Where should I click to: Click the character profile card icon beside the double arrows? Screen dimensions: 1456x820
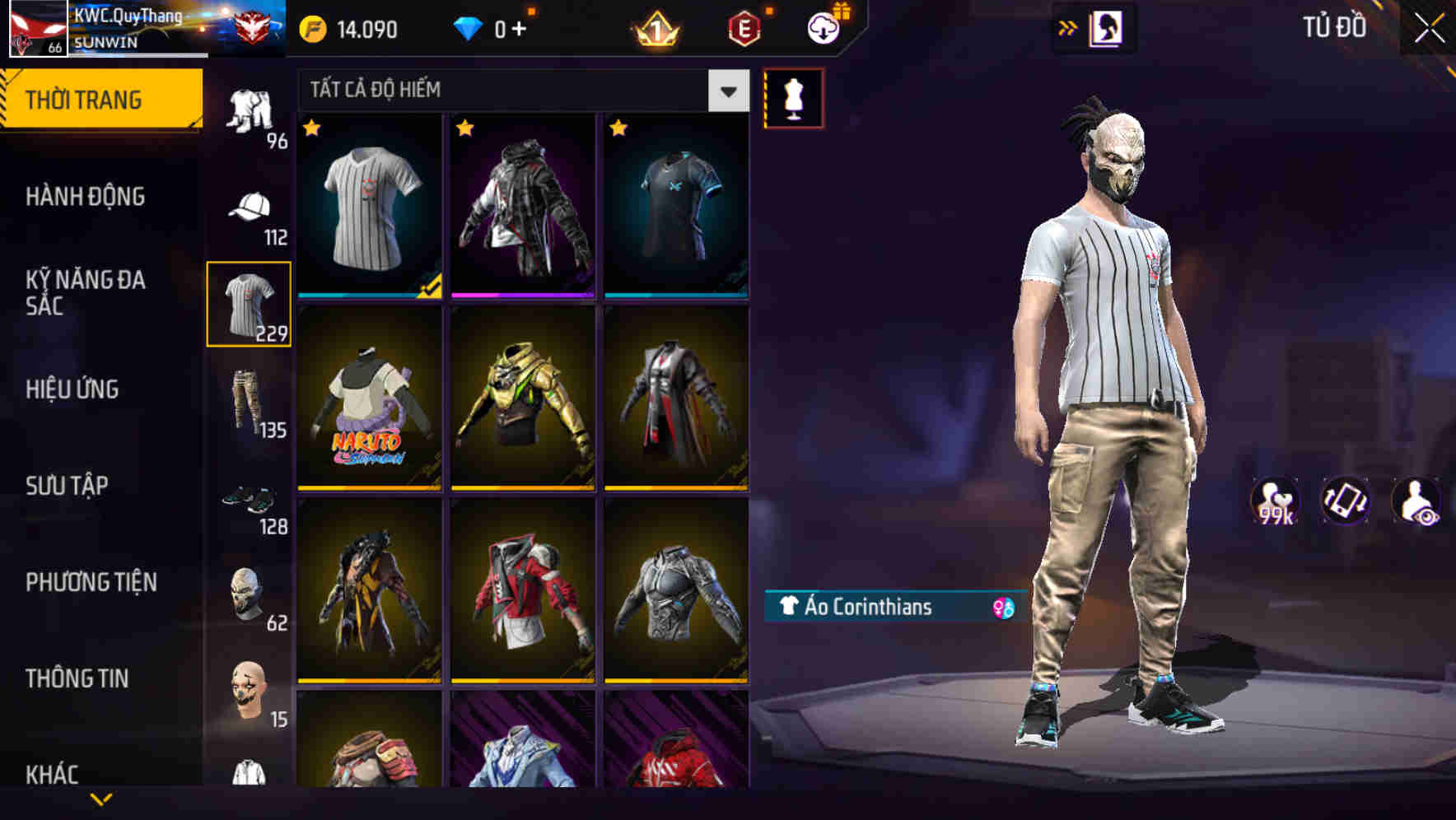(1108, 26)
